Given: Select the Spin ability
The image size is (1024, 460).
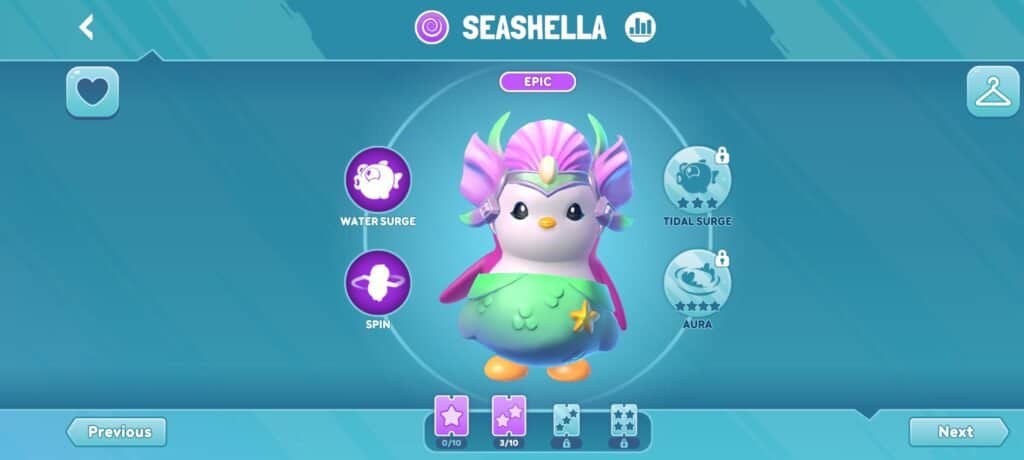Looking at the screenshot, I should [378, 283].
